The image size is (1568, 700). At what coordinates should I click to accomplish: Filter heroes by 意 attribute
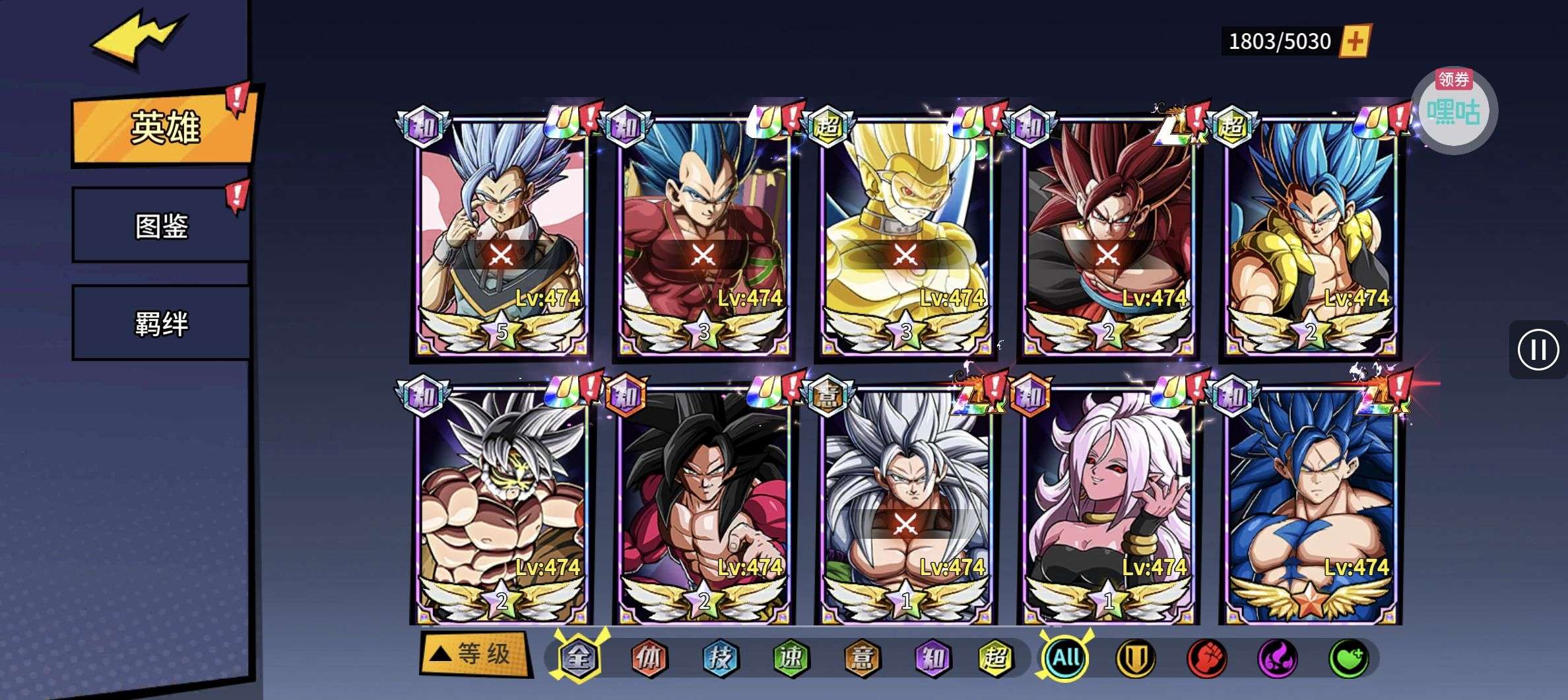point(861,658)
